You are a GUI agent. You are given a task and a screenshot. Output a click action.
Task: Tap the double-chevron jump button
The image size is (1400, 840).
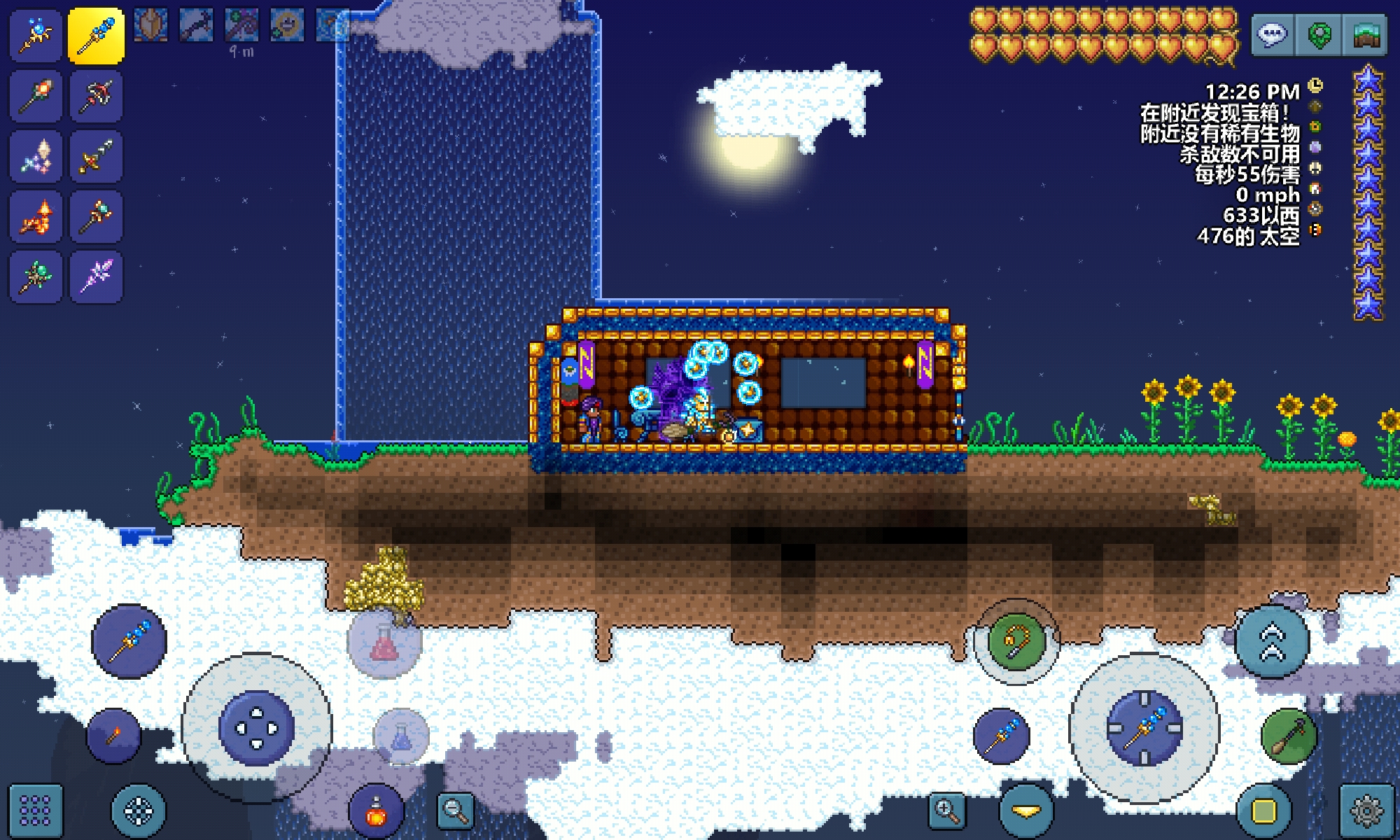click(1272, 642)
